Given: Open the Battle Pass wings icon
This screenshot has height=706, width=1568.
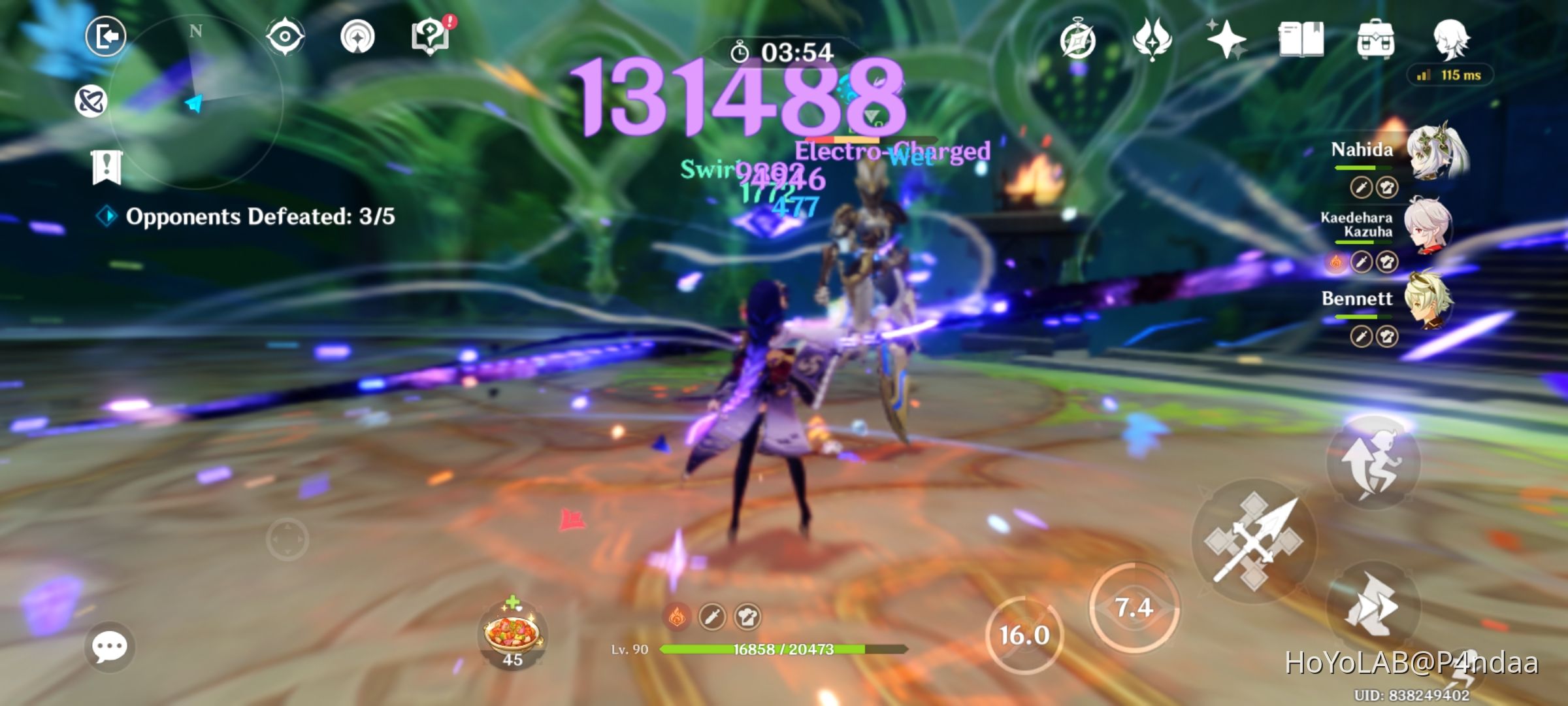Looking at the screenshot, I should pyautogui.click(x=1153, y=39).
